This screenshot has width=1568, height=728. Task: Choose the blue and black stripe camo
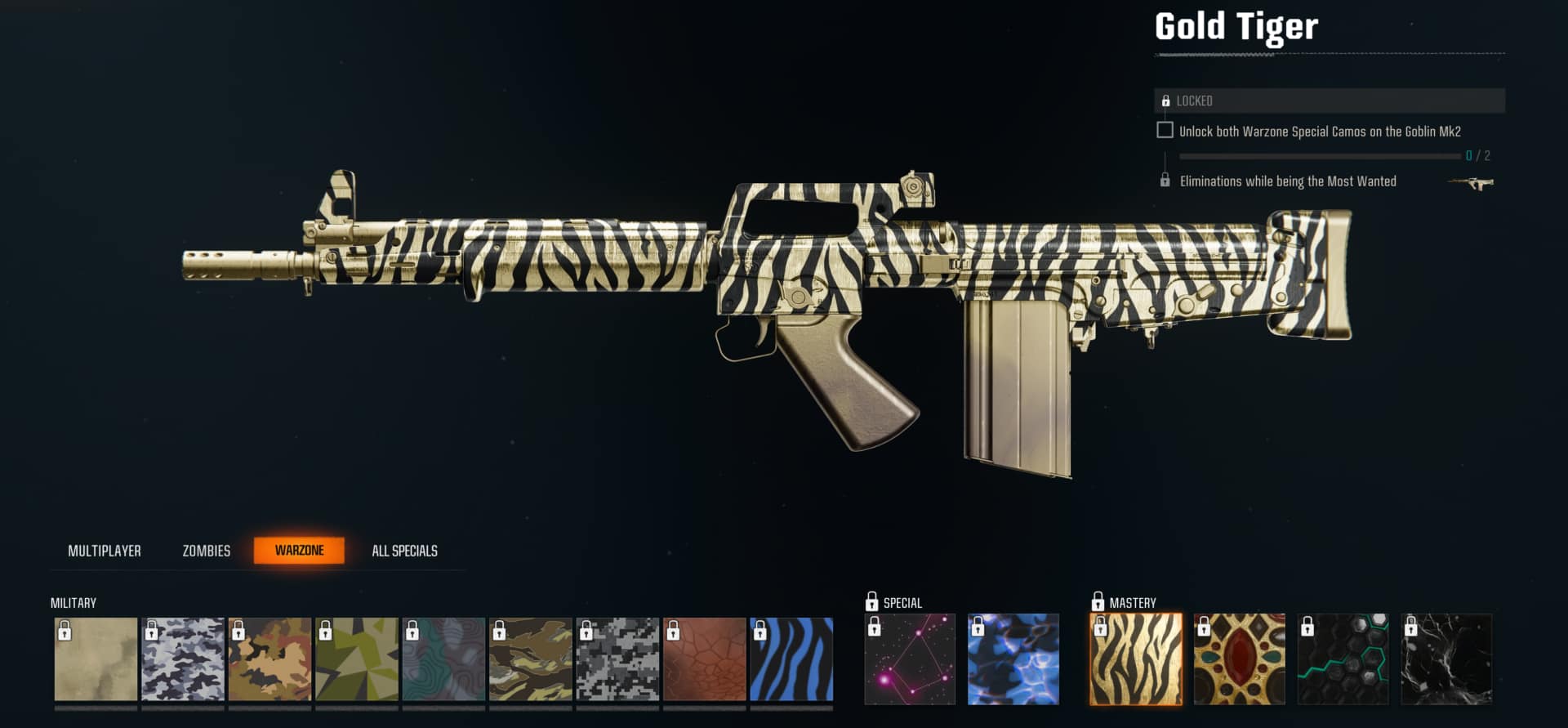coord(791,659)
